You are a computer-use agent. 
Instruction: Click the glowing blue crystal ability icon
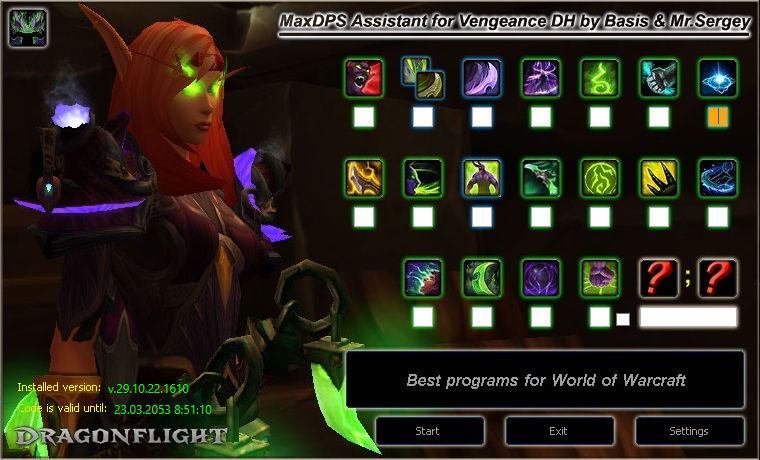[x=717, y=78]
